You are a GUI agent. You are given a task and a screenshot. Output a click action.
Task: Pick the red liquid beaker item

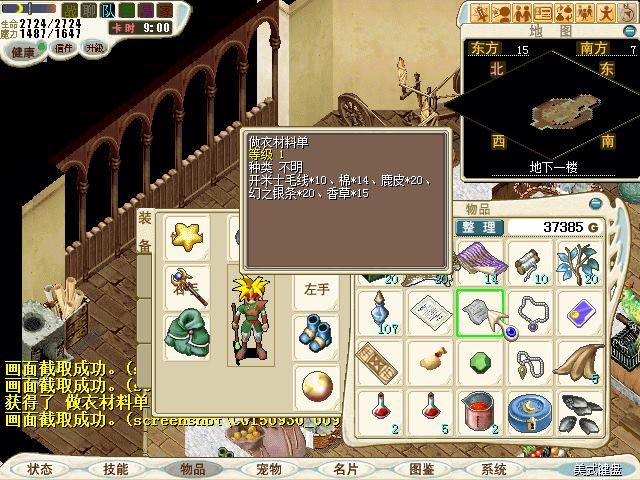pos(481,408)
